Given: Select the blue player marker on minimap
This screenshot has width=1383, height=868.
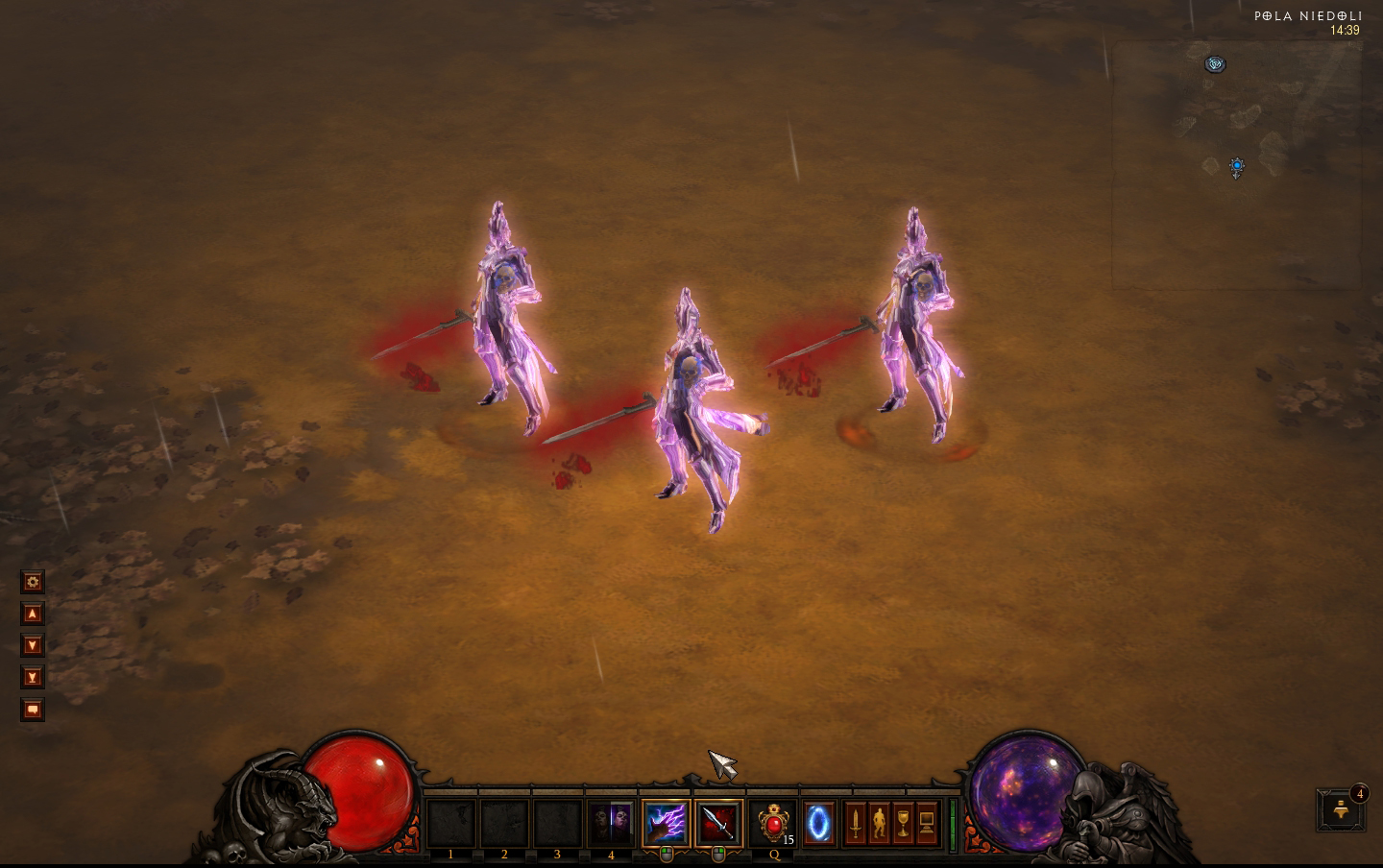Looking at the screenshot, I should tap(1237, 167).
